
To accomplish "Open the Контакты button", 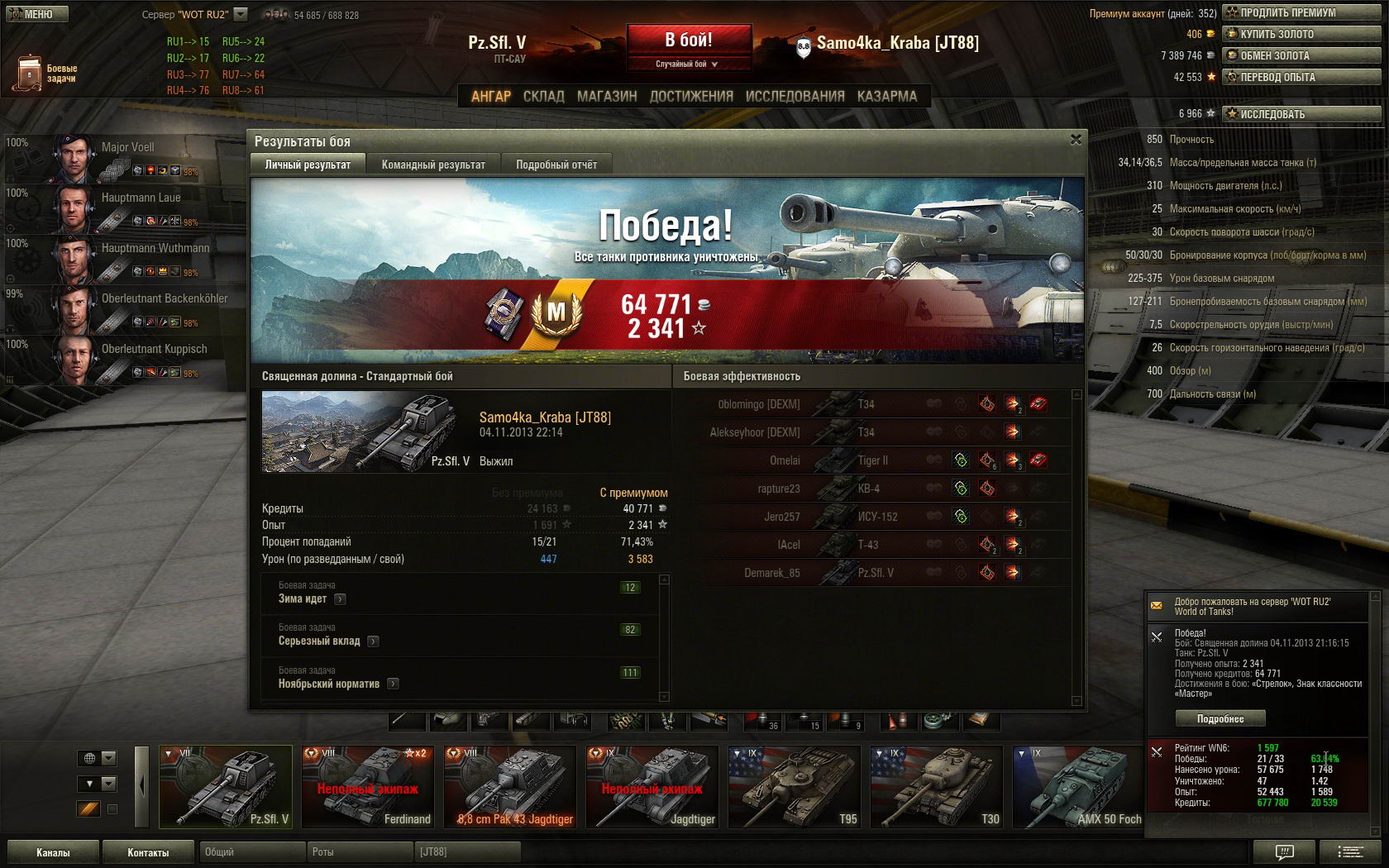I will pos(148,852).
